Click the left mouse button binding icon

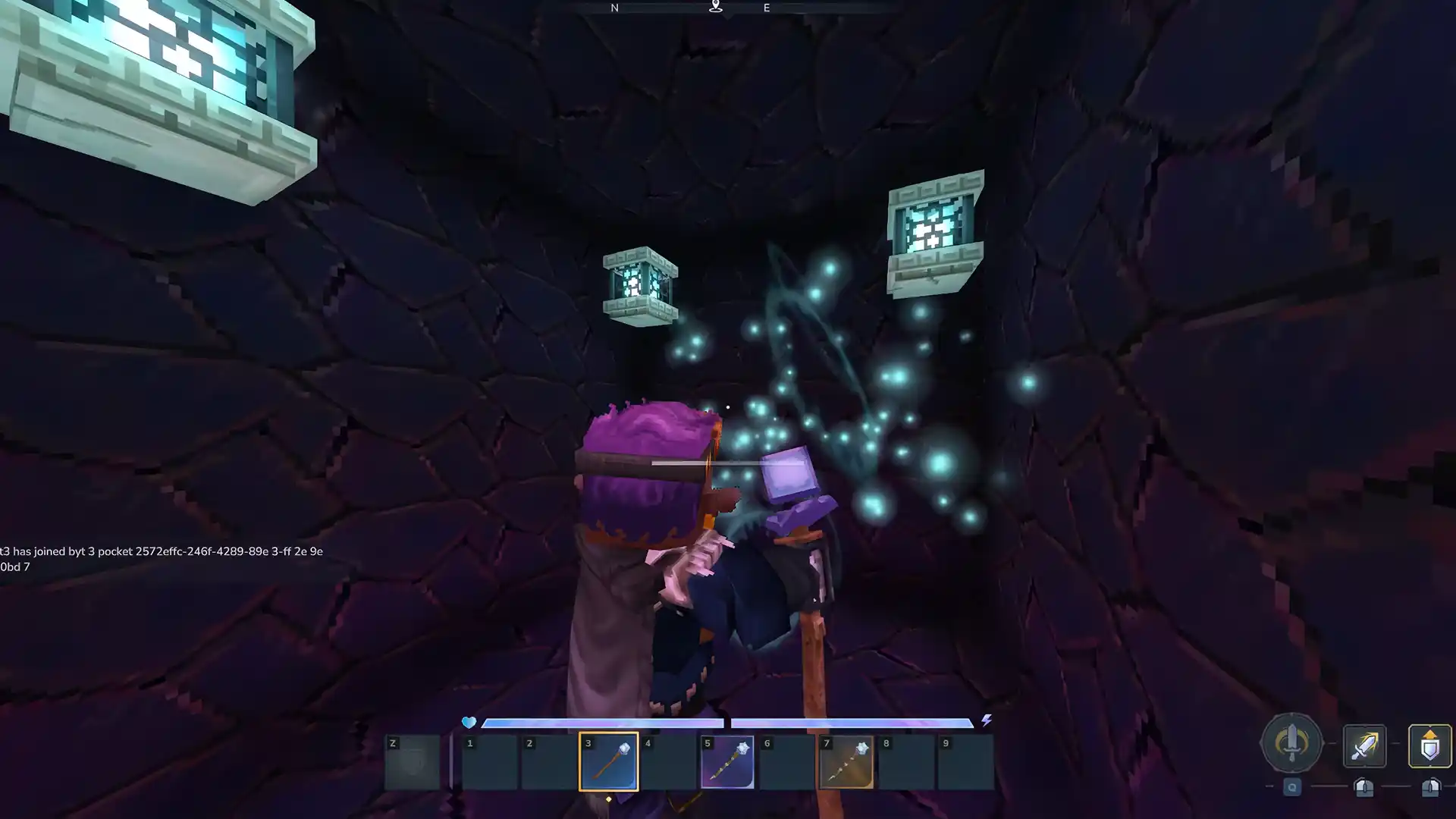pyautogui.click(x=1363, y=789)
